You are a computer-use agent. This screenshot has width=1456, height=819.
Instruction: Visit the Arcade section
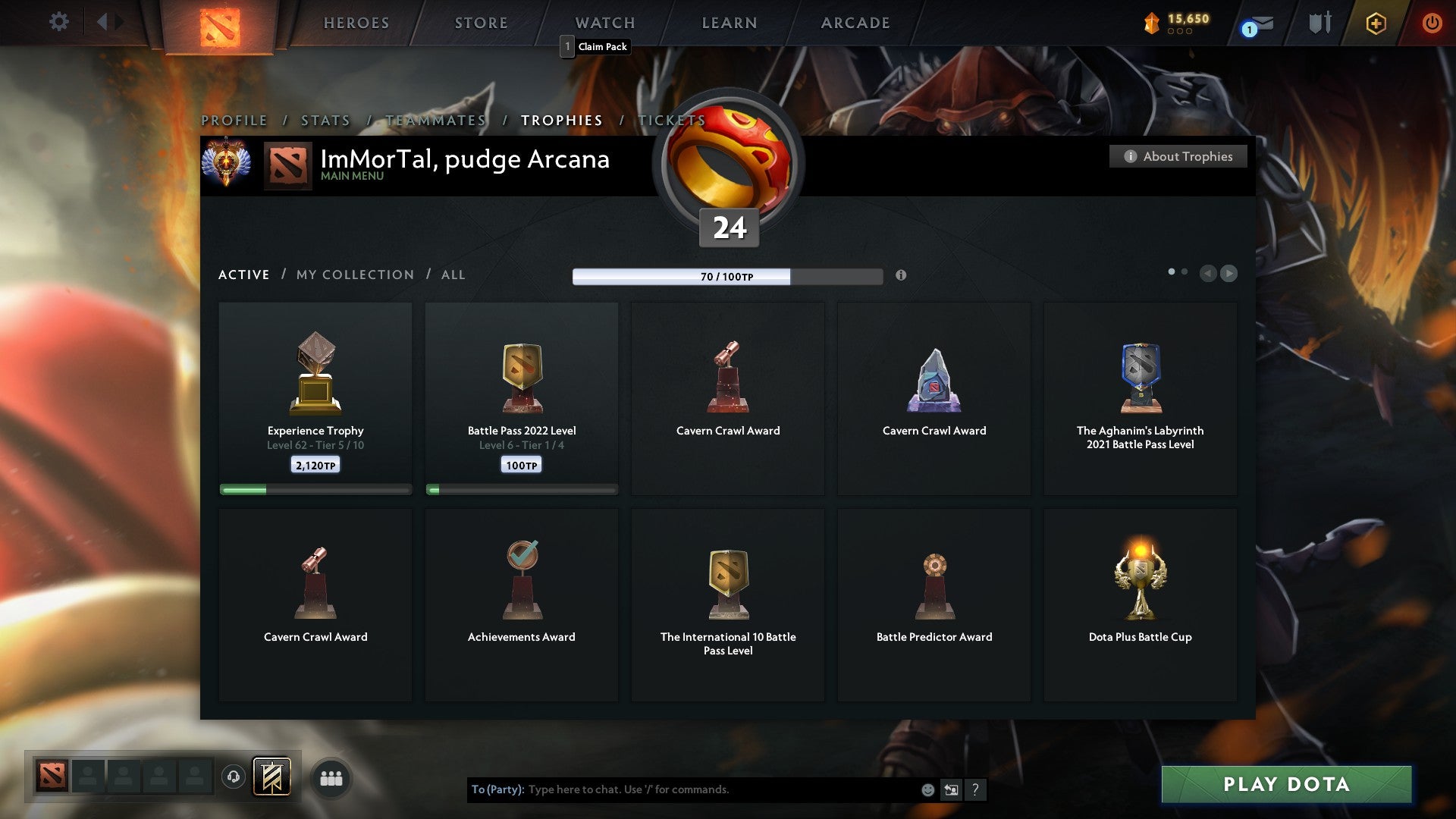(855, 23)
